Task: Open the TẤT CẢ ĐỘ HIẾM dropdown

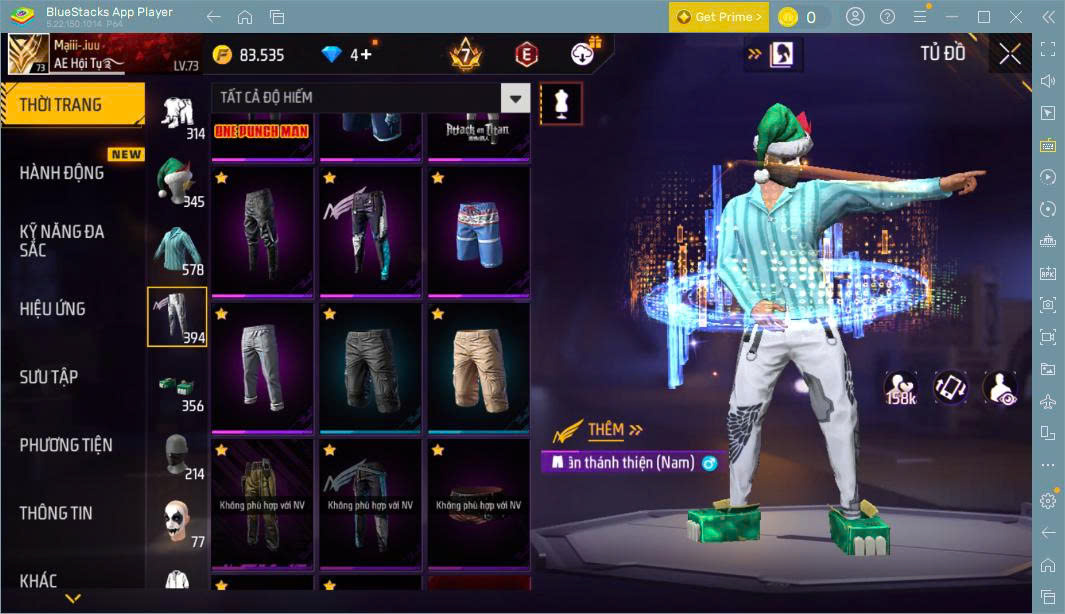Action: 515,98
